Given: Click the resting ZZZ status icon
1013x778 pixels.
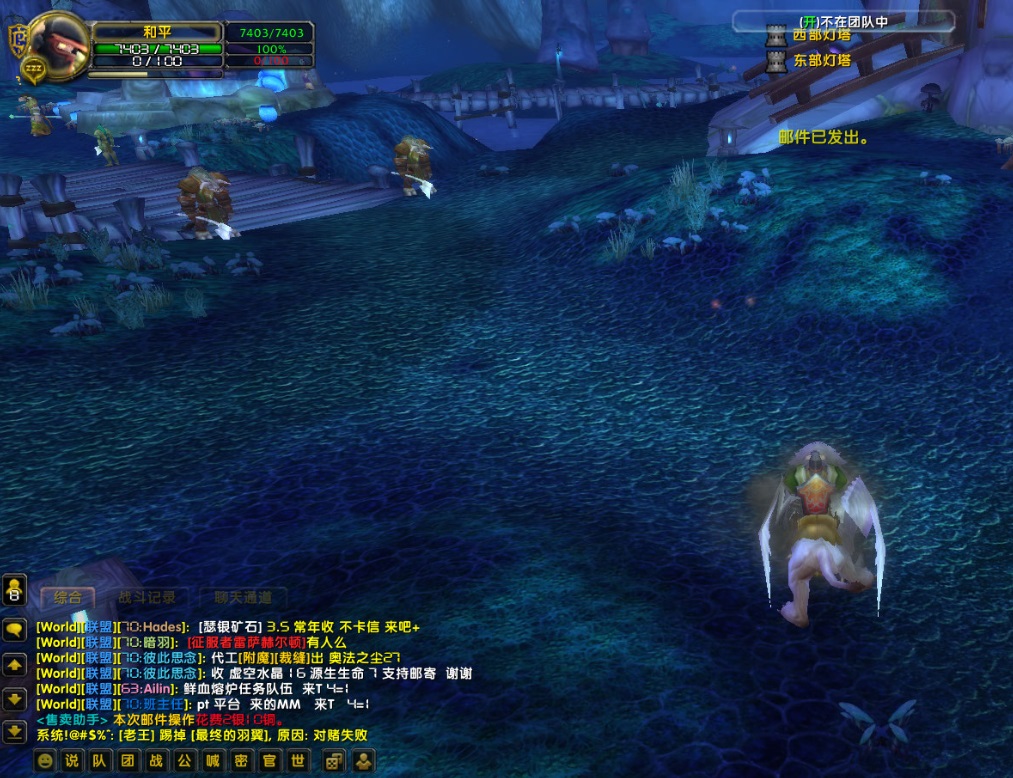Looking at the screenshot, I should pyautogui.click(x=33, y=69).
